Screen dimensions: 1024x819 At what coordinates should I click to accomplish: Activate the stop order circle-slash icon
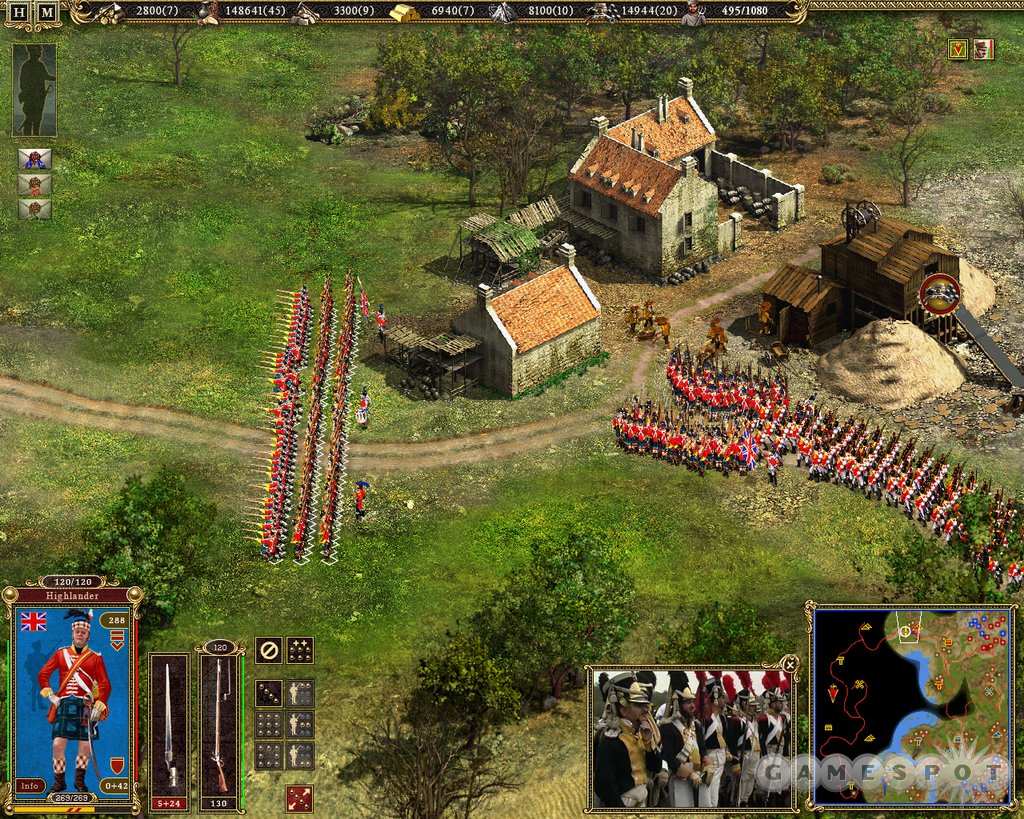pyautogui.click(x=268, y=650)
